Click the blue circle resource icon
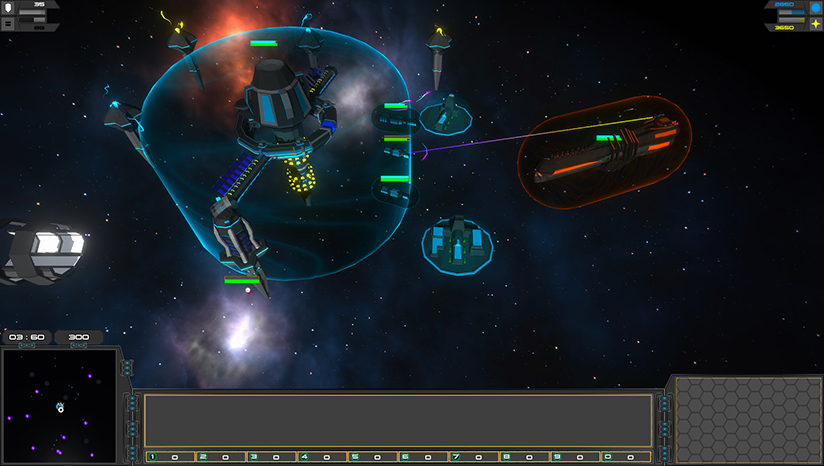Image resolution: width=824 pixels, height=466 pixels. [815, 8]
